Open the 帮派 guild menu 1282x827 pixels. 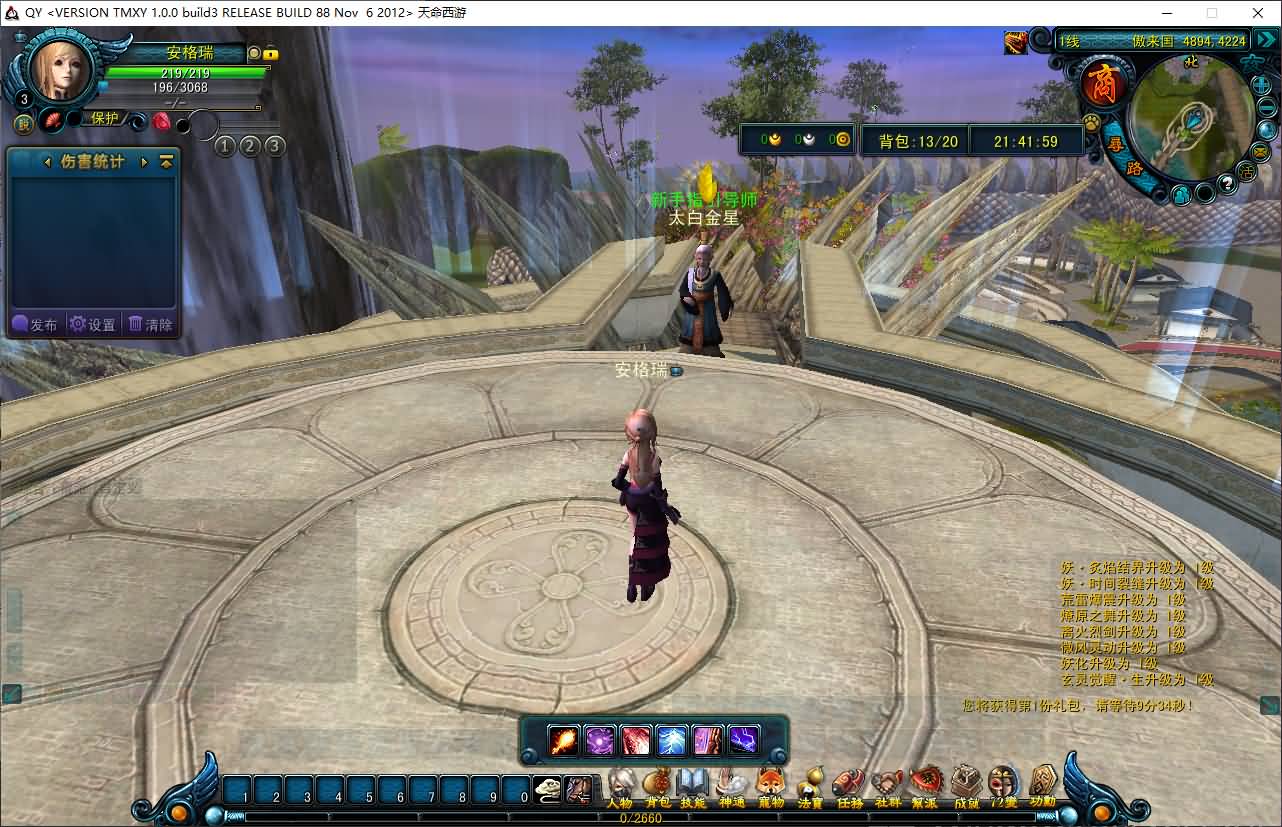925,785
